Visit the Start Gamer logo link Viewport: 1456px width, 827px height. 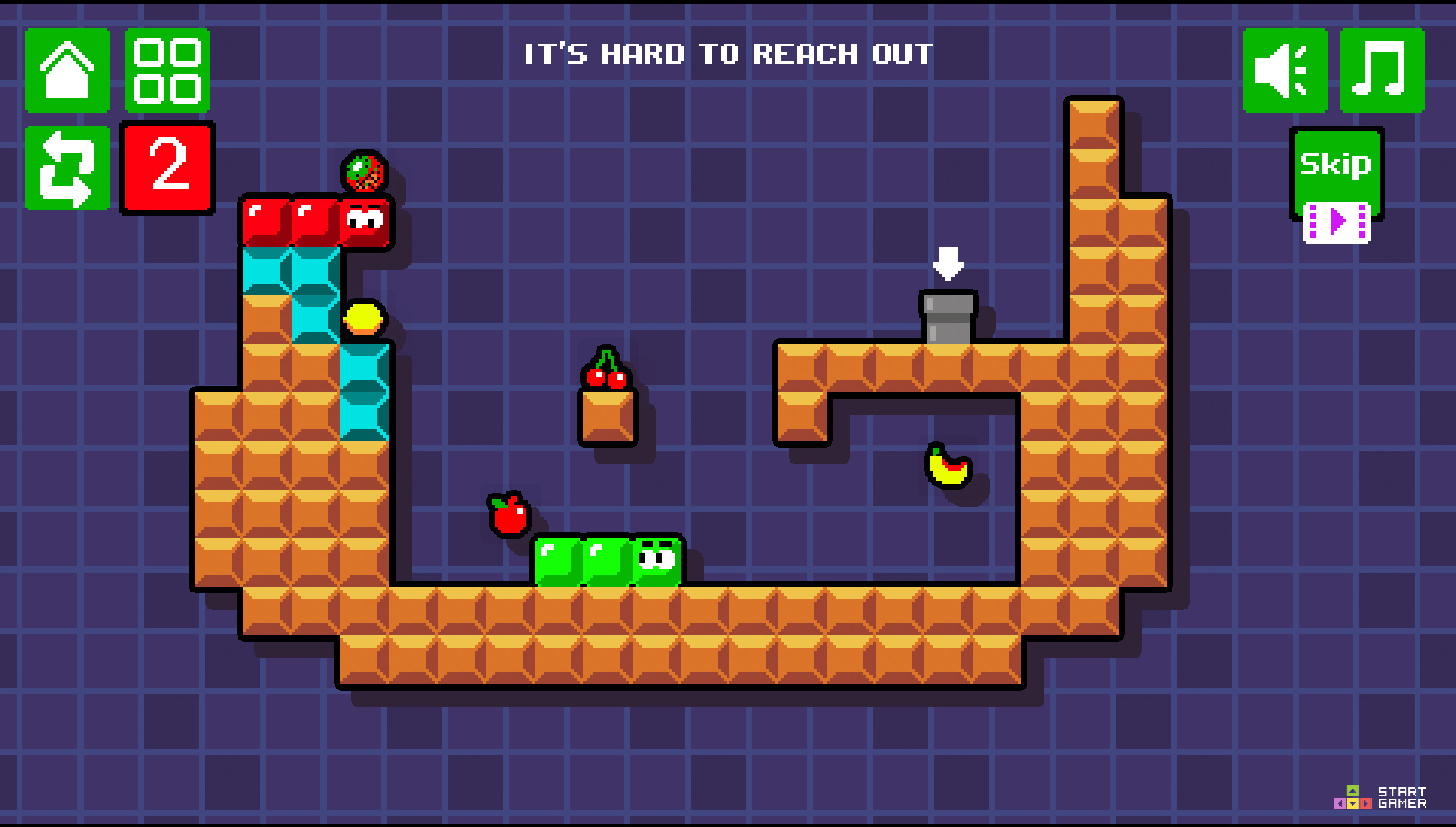[1380, 797]
